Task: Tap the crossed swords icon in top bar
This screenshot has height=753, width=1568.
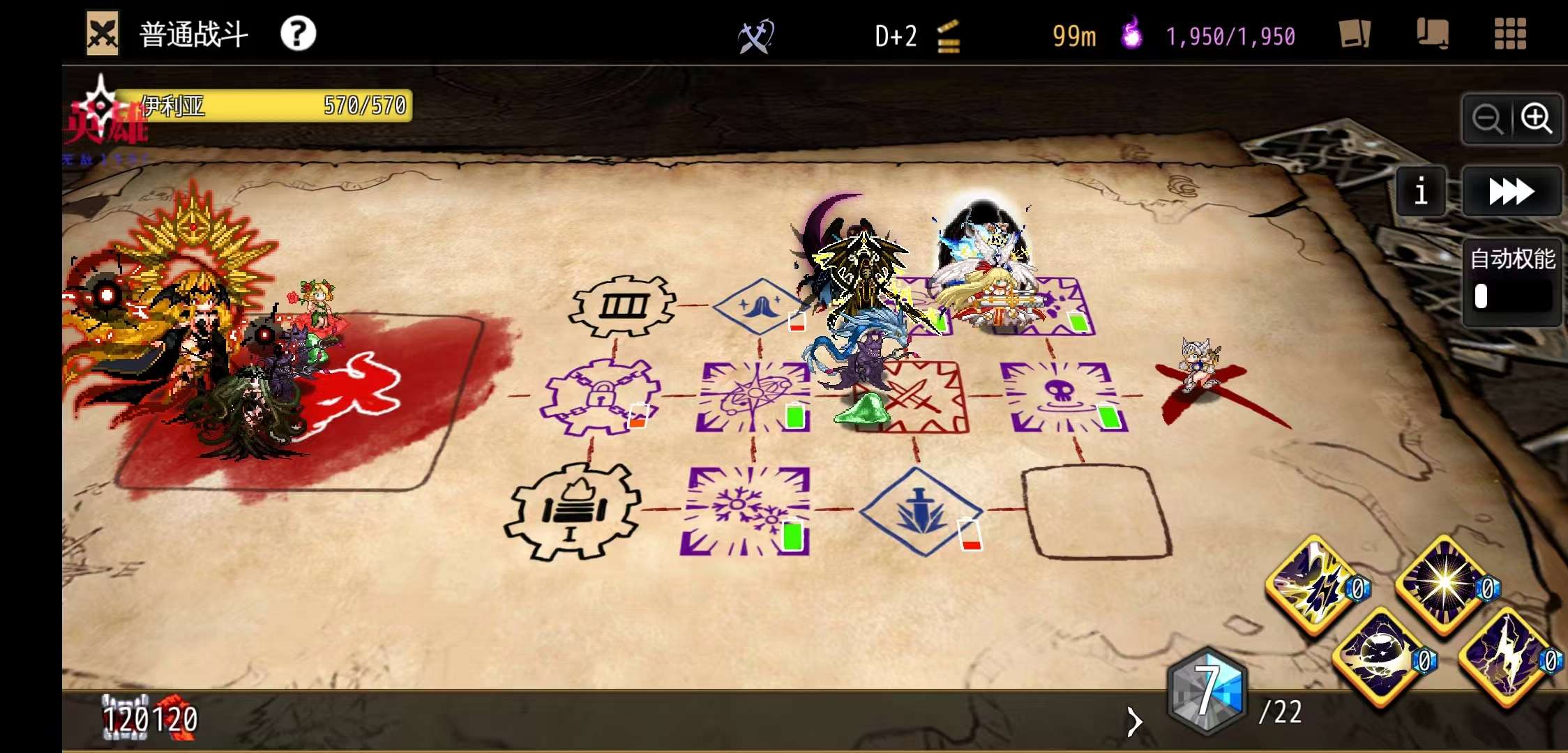Action: [x=755, y=36]
